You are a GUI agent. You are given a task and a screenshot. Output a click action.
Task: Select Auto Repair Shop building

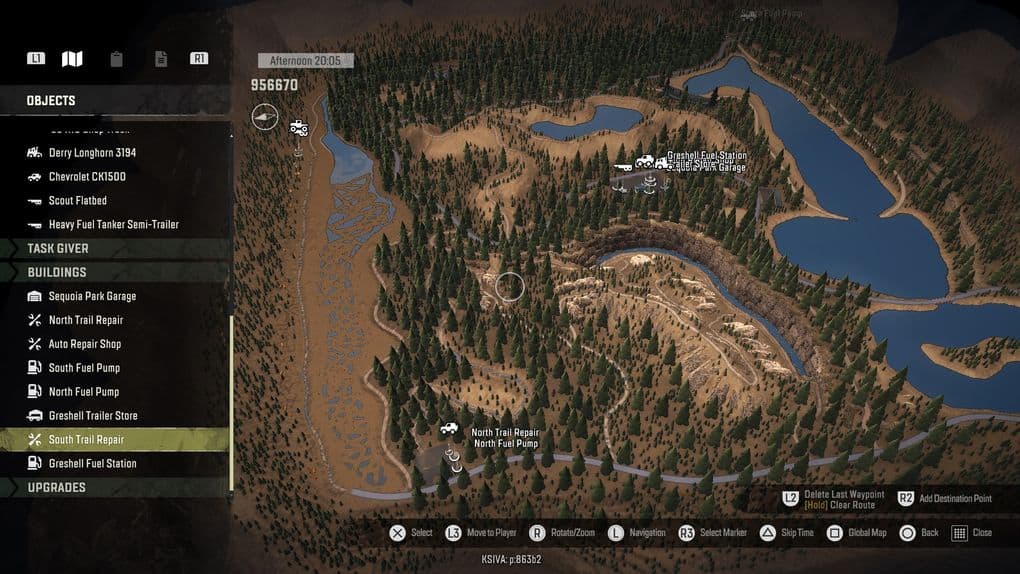click(84, 344)
